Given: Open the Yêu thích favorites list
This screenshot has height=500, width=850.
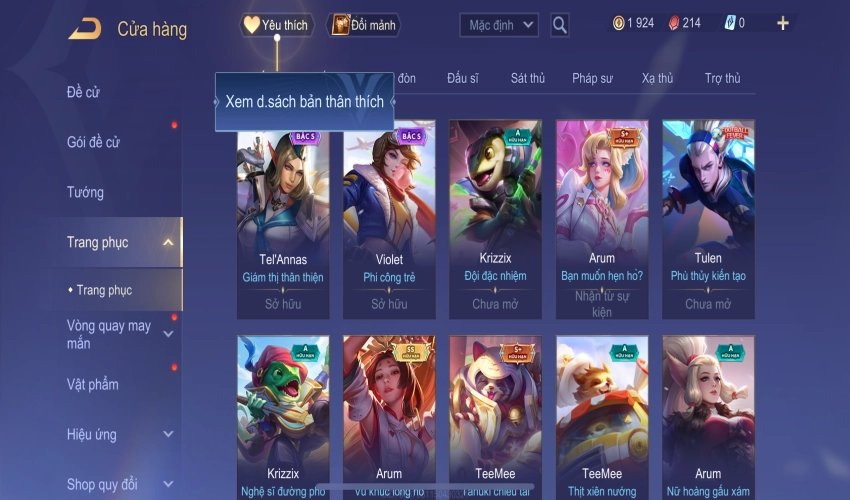Looking at the screenshot, I should click(x=276, y=25).
